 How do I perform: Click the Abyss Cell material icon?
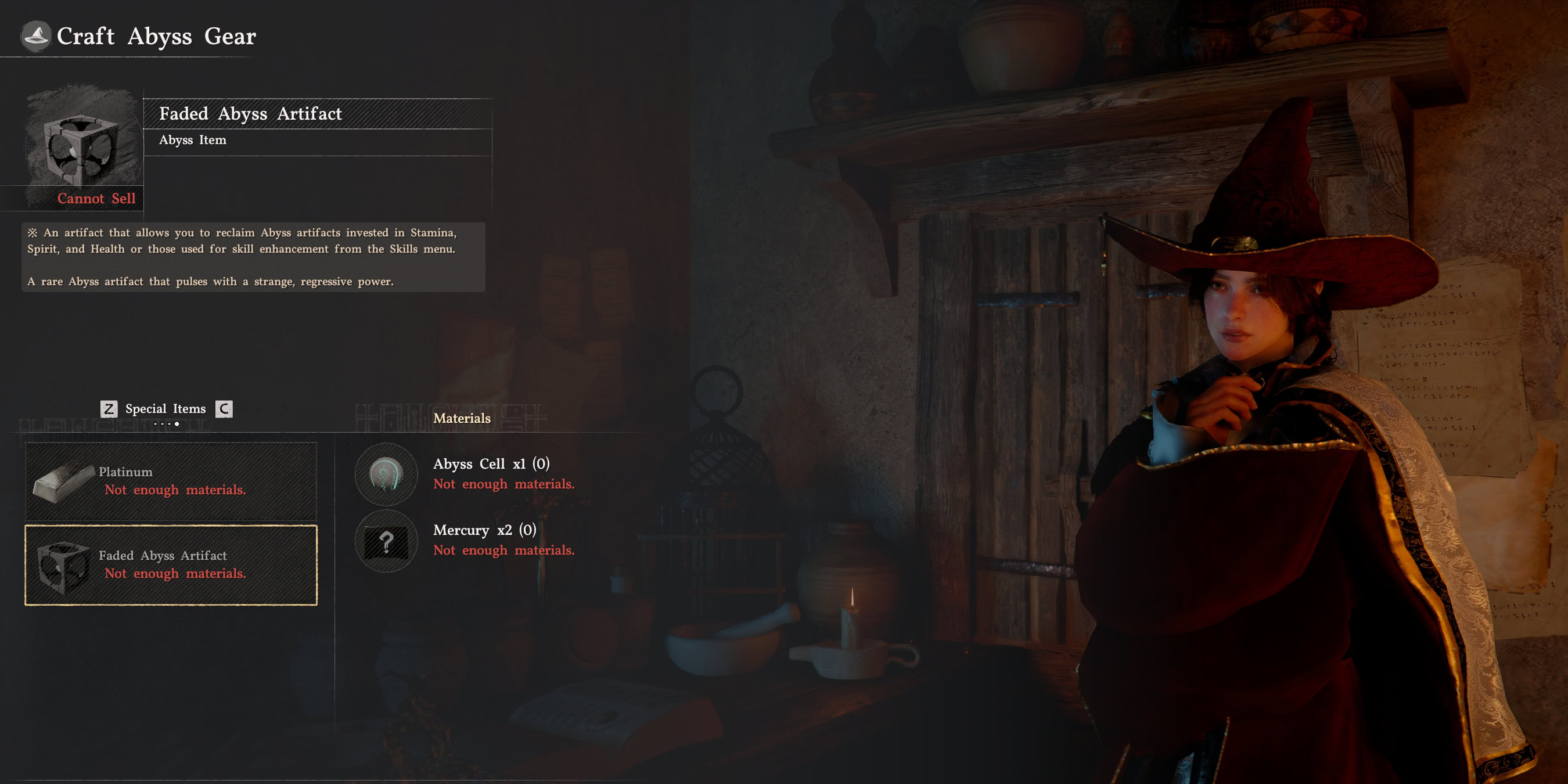(387, 475)
